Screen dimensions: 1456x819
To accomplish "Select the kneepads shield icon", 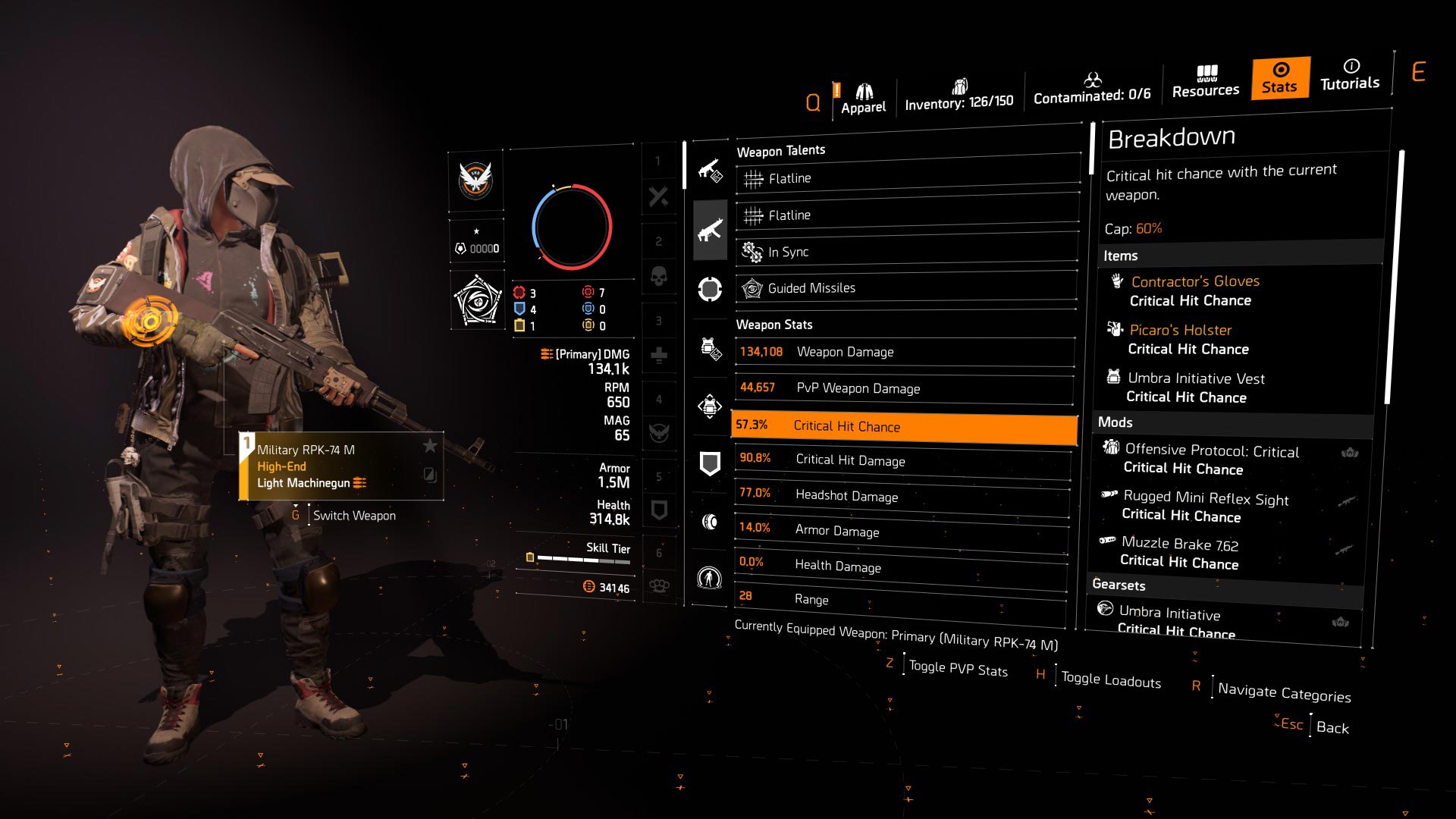I will click(709, 461).
